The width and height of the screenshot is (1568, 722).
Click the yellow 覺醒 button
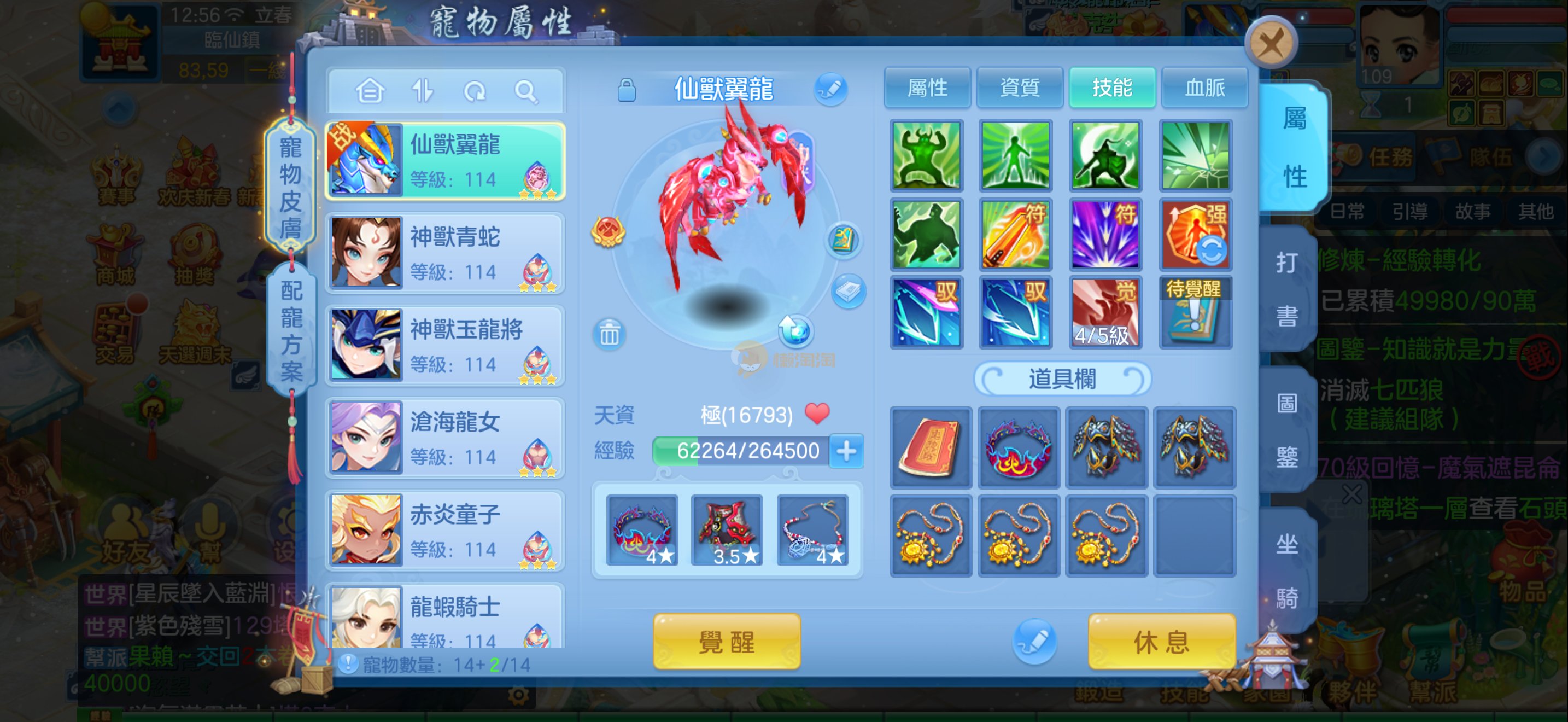click(x=726, y=642)
